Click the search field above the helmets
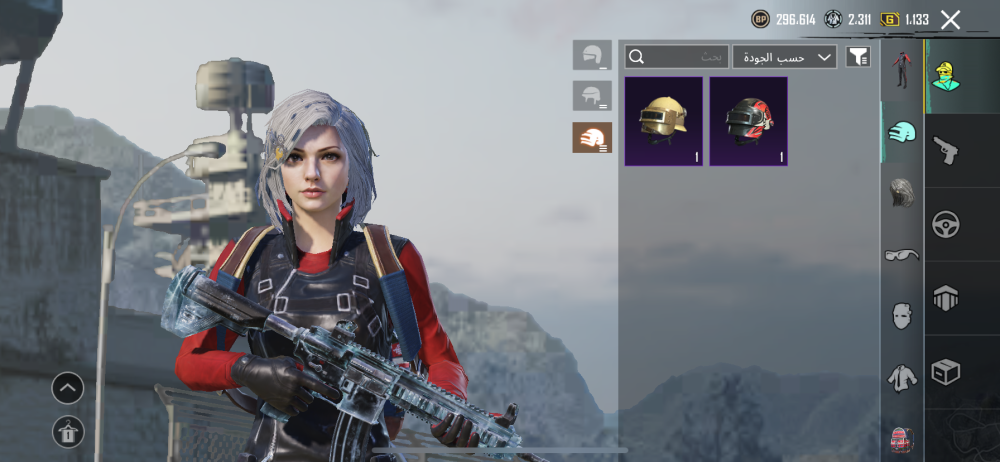Image resolution: width=1000 pixels, height=462 pixels. (677, 57)
